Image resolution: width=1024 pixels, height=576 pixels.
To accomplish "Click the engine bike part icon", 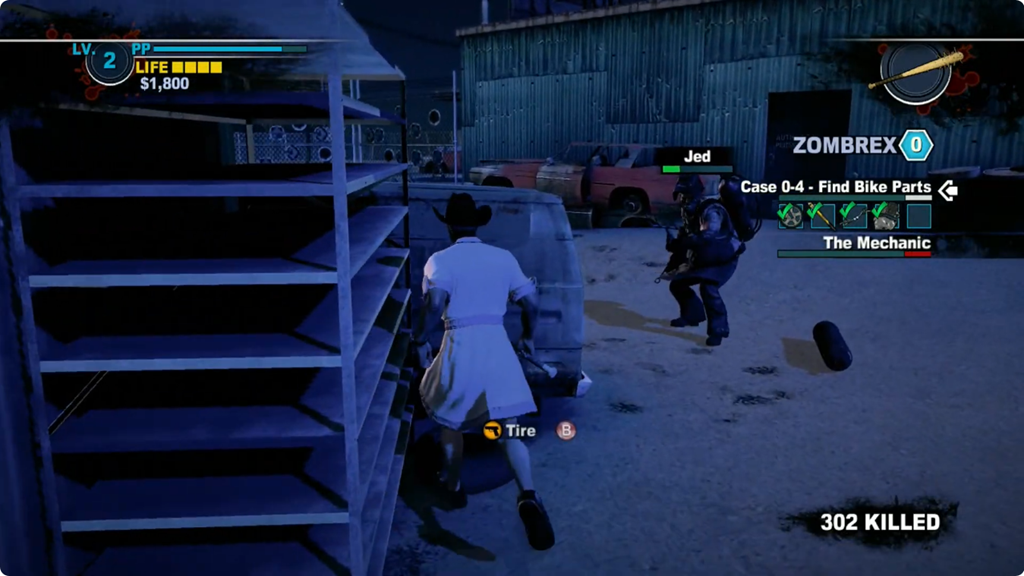I will (885, 216).
